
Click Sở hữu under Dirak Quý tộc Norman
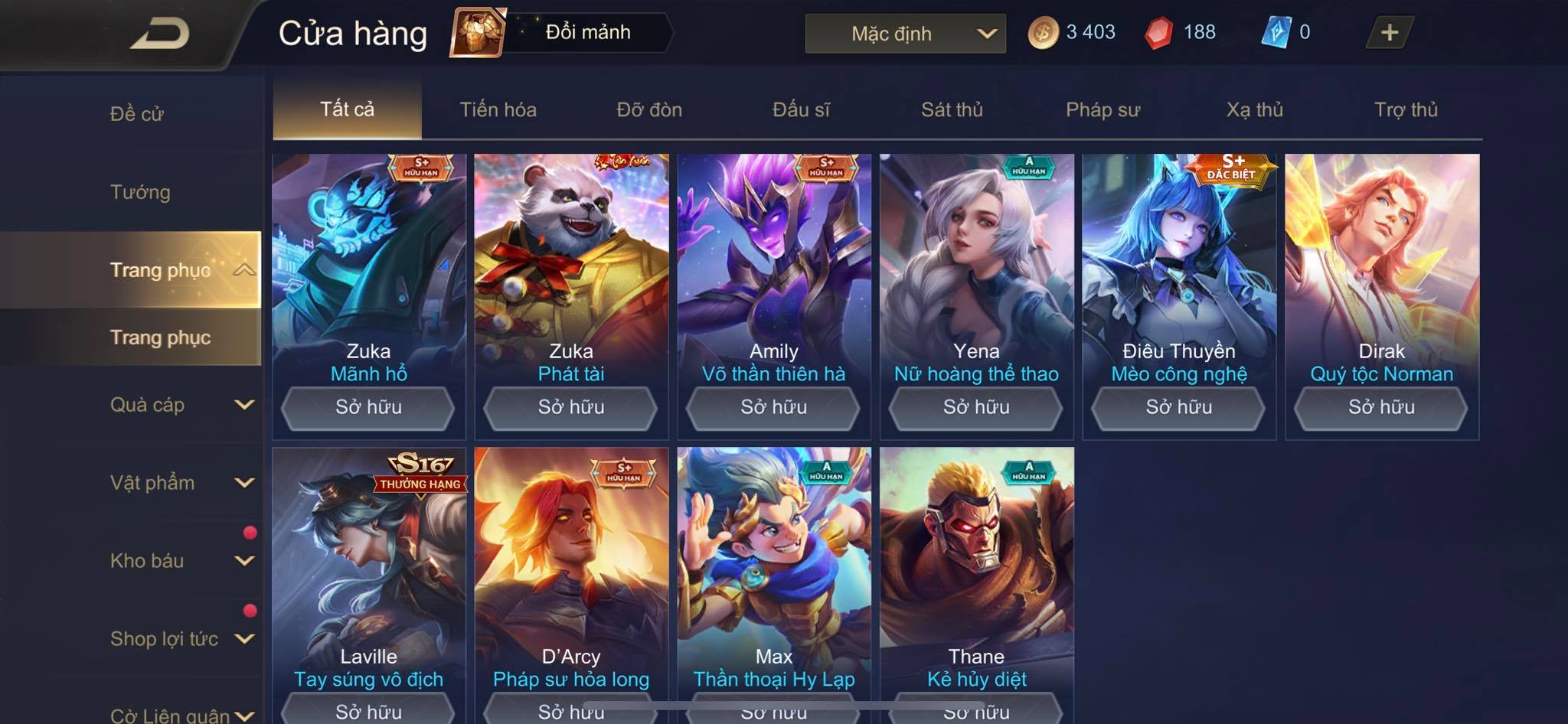point(1381,407)
